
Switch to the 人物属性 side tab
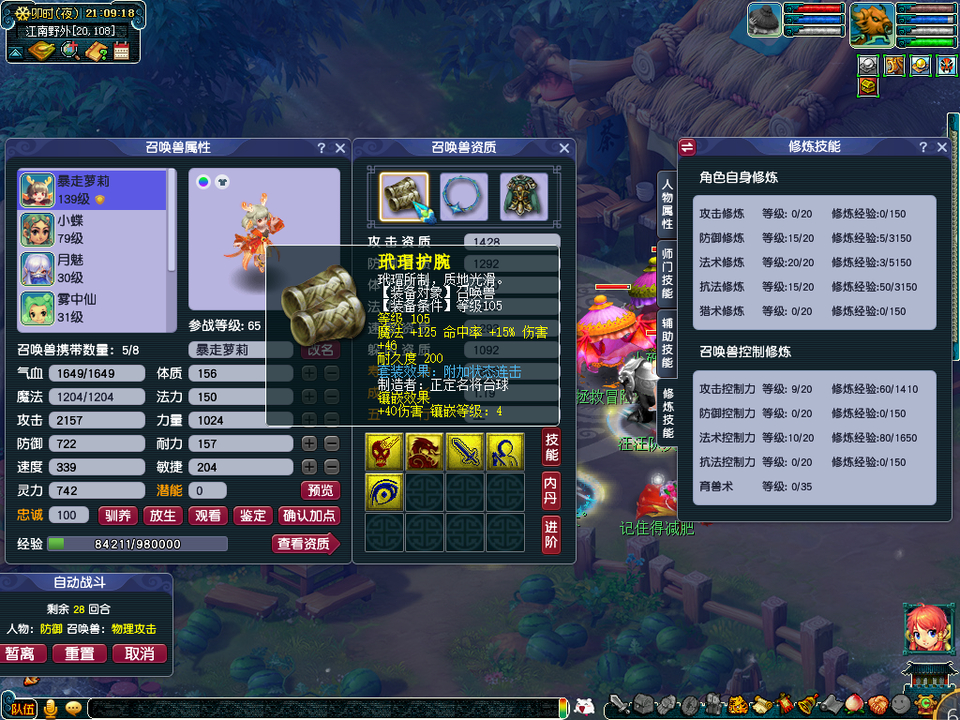(668, 205)
